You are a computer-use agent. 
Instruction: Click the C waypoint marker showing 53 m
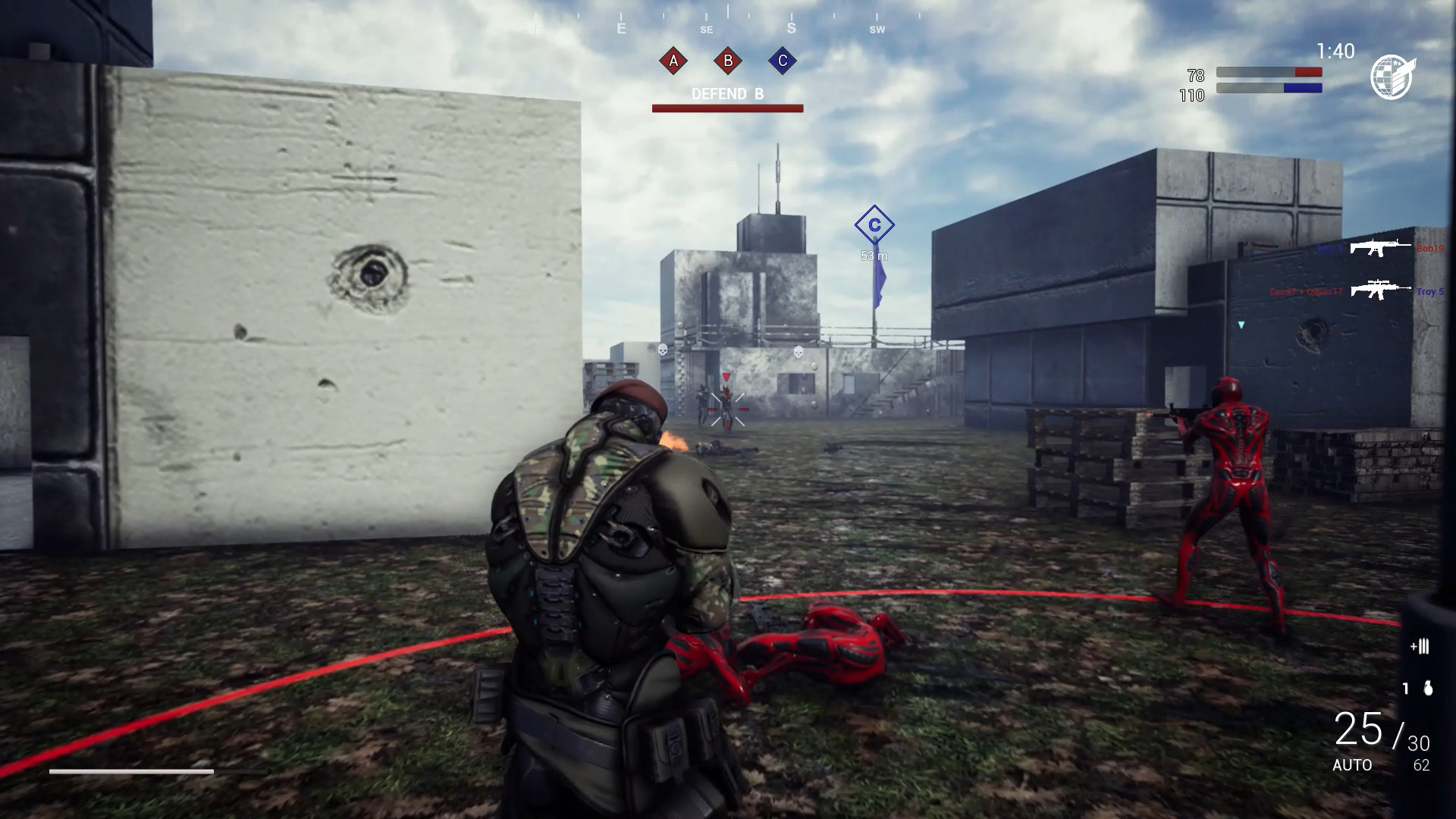point(874,225)
